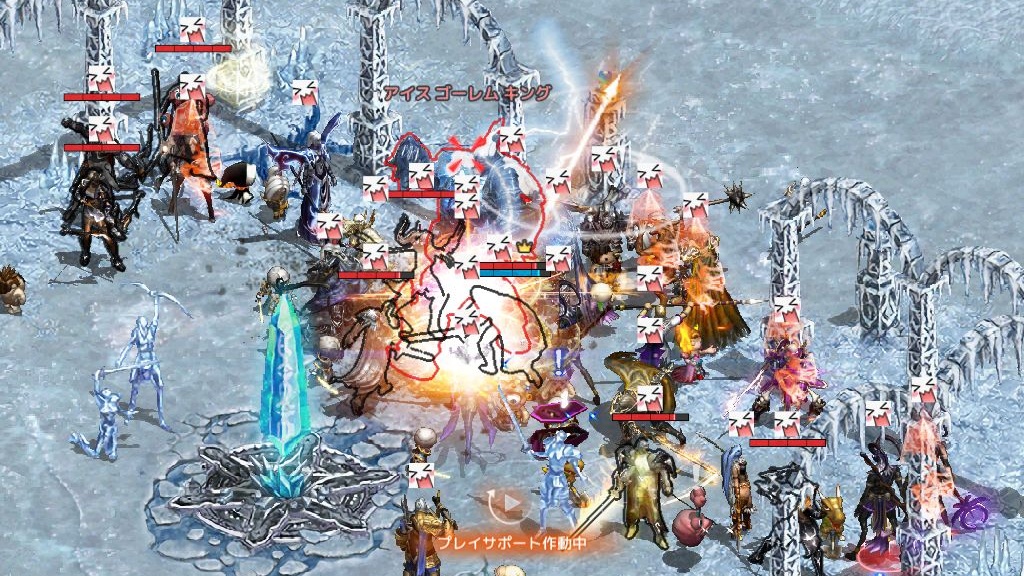Image resolution: width=1024 pixels, height=576 pixels.
Task: Tap the circular play support auto-play icon
Action: tap(510, 503)
